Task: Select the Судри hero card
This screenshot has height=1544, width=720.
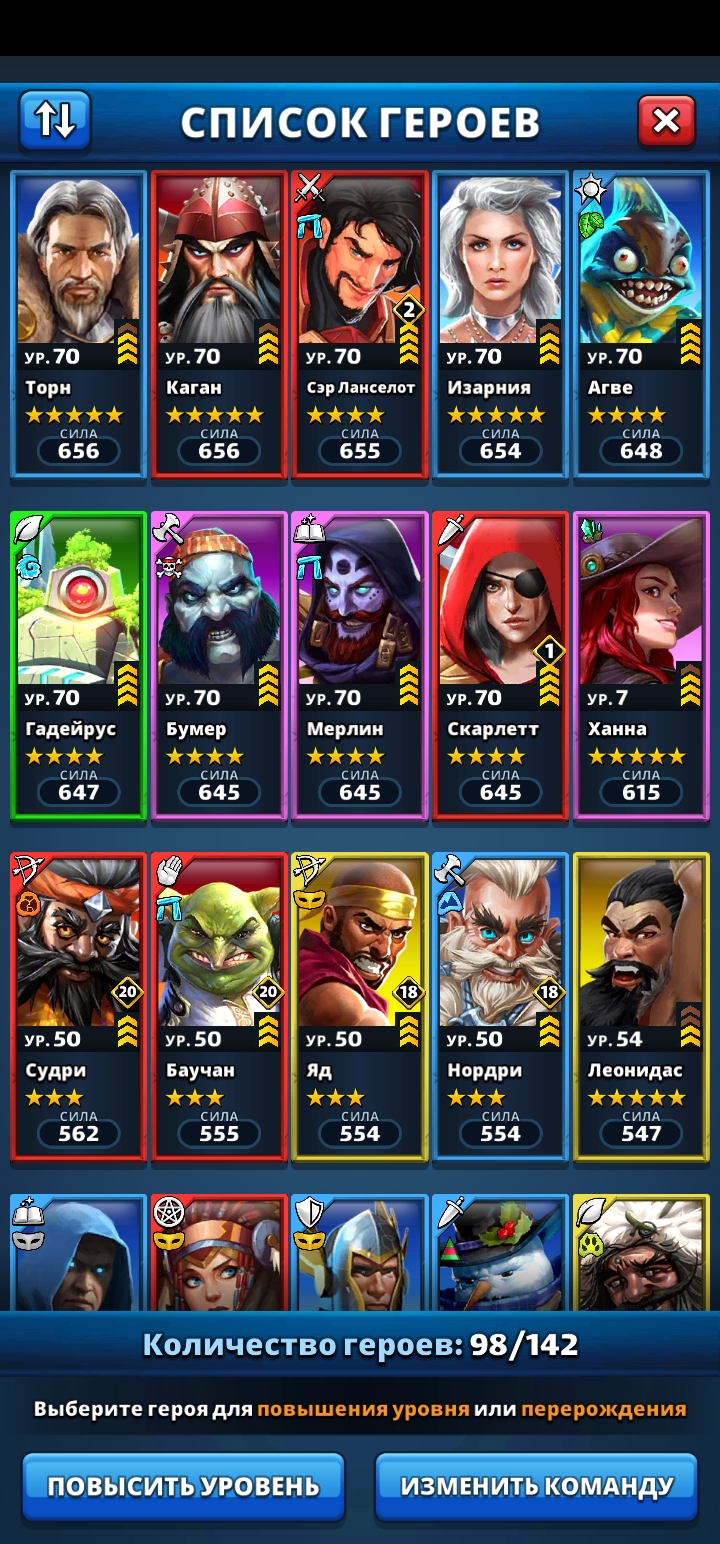Action: point(79,1003)
